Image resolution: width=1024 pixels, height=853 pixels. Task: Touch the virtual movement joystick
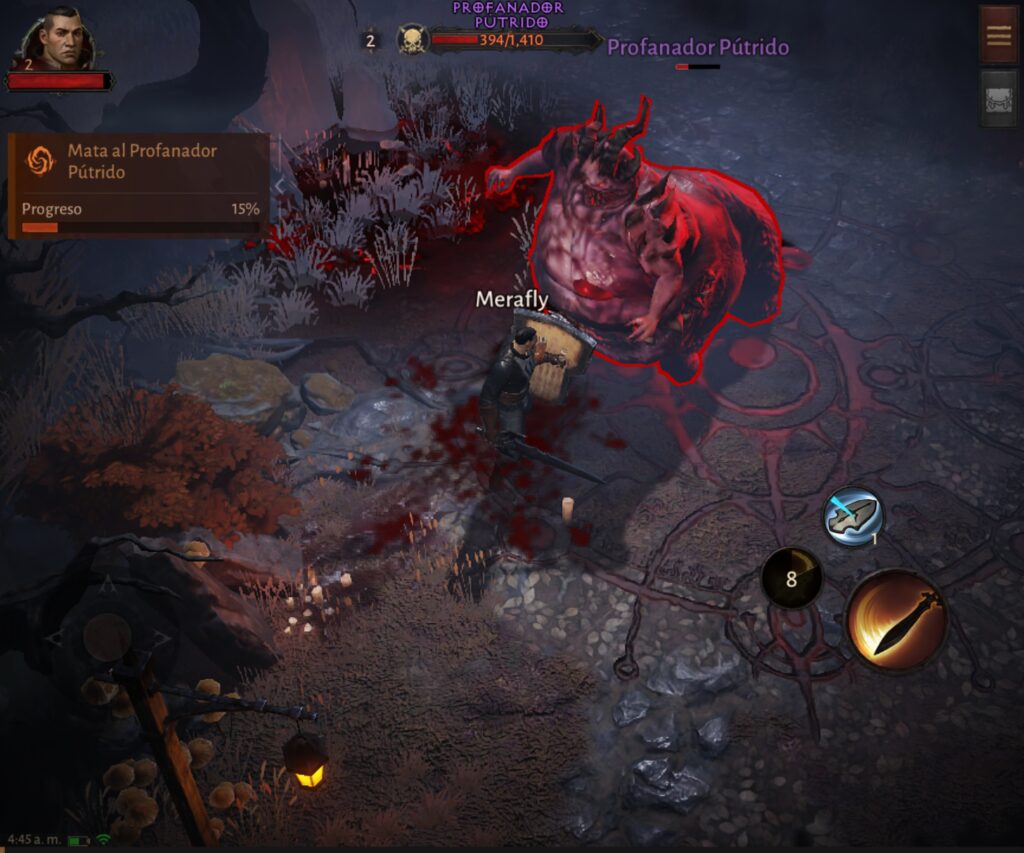[x=107, y=637]
